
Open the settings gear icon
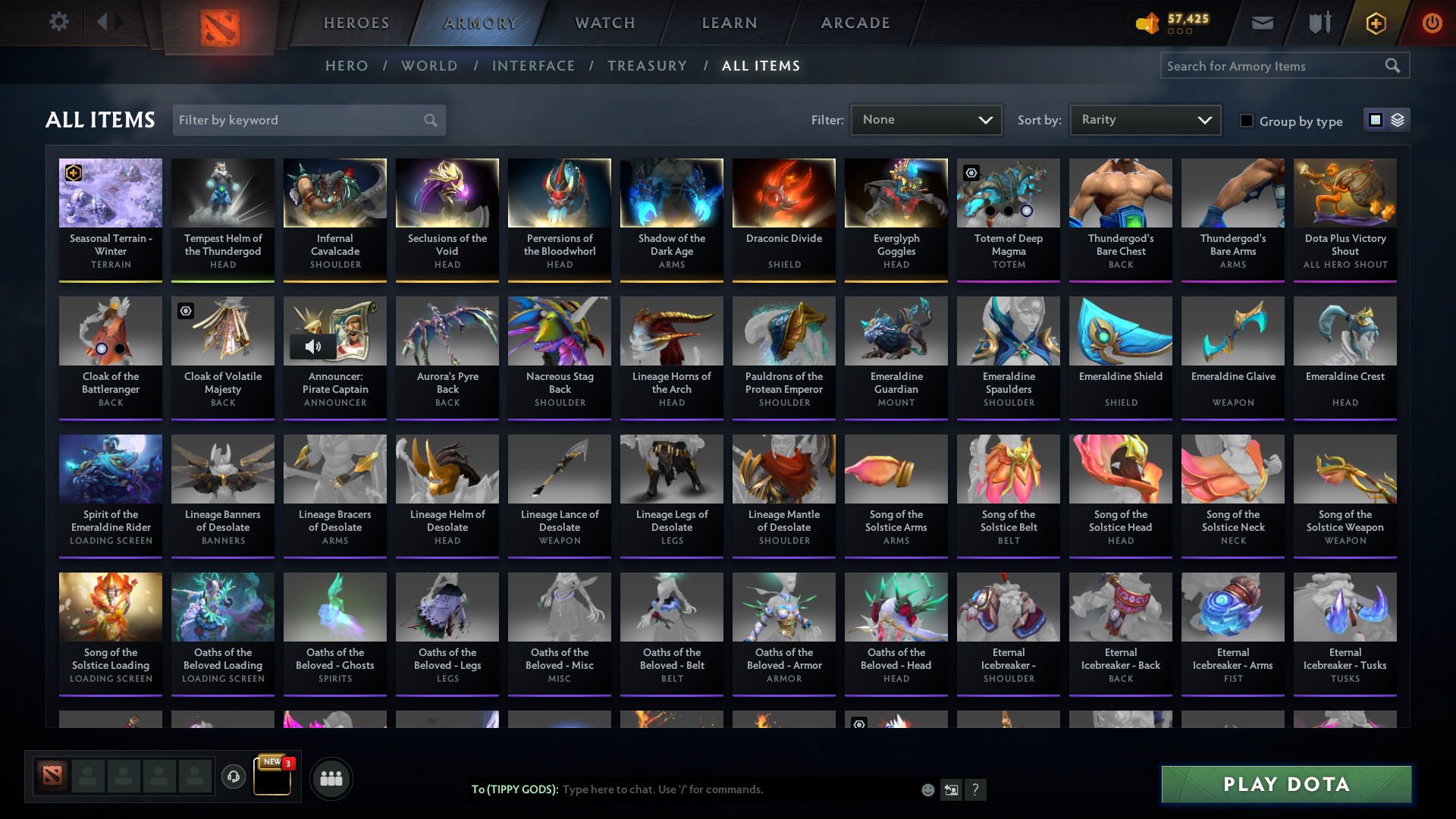click(x=59, y=22)
